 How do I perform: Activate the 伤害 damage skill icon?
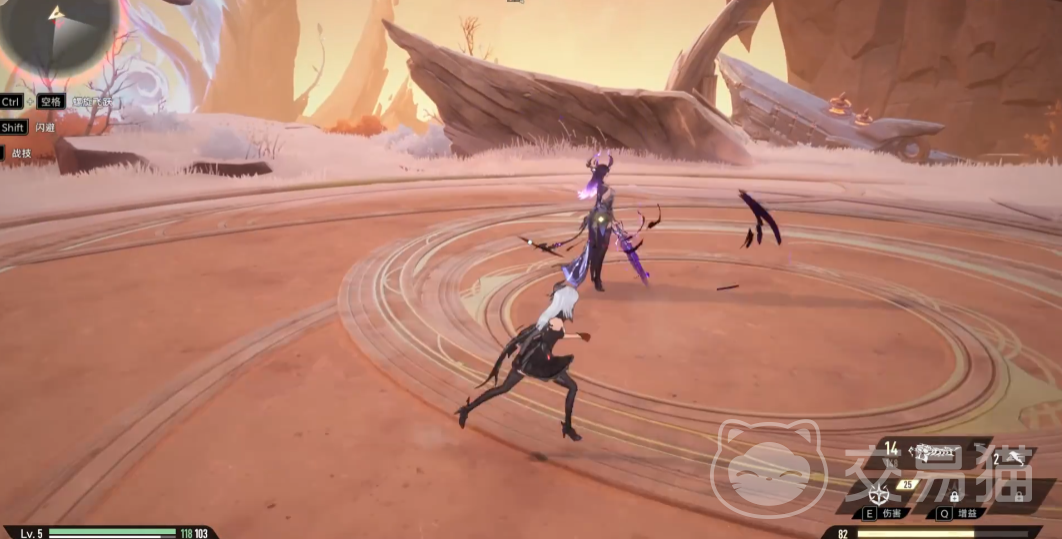[881, 494]
